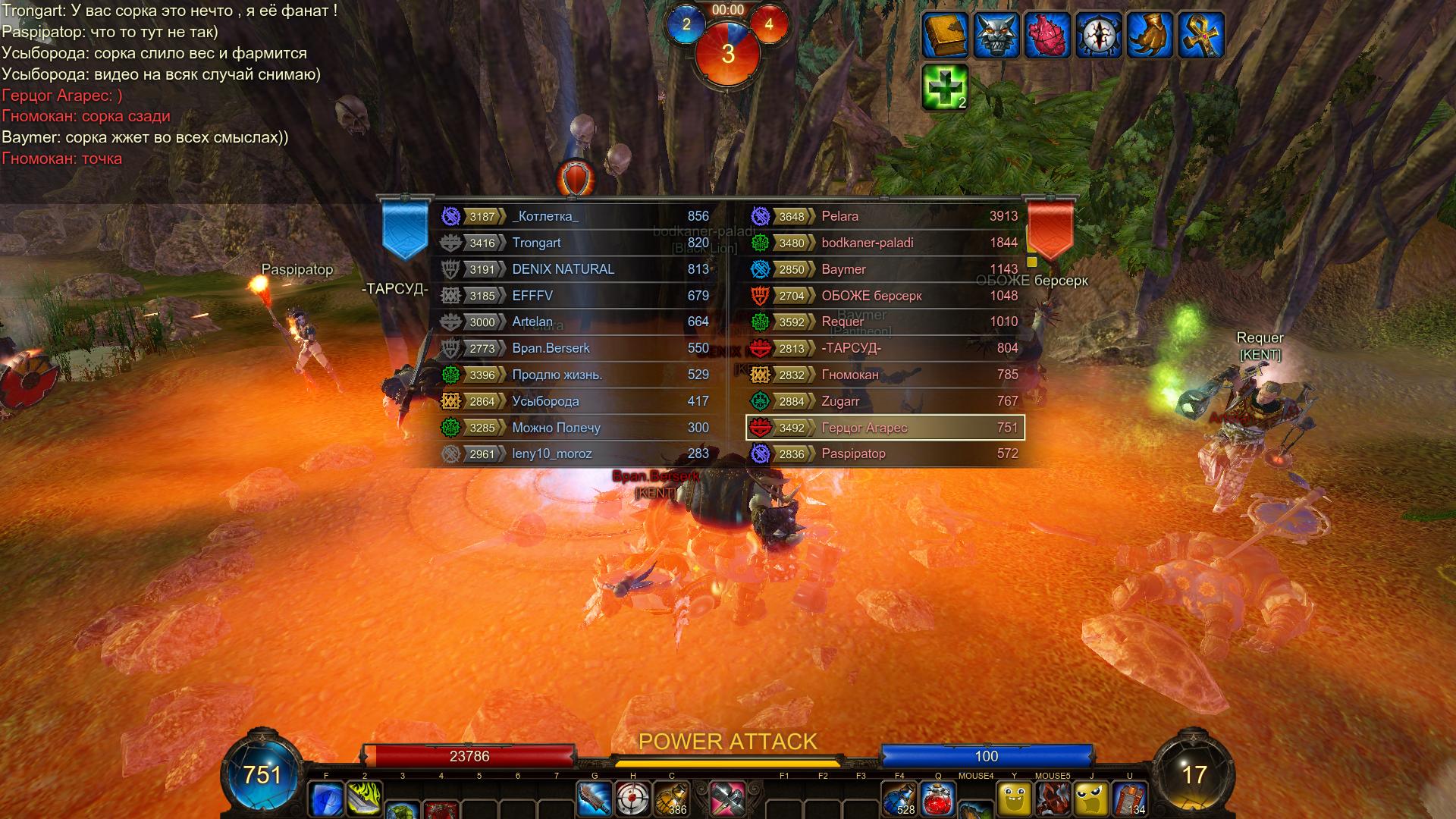This screenshot has height=819, width=1456.
Task: Drink the blue mana potion
Action: pos(899,799)
